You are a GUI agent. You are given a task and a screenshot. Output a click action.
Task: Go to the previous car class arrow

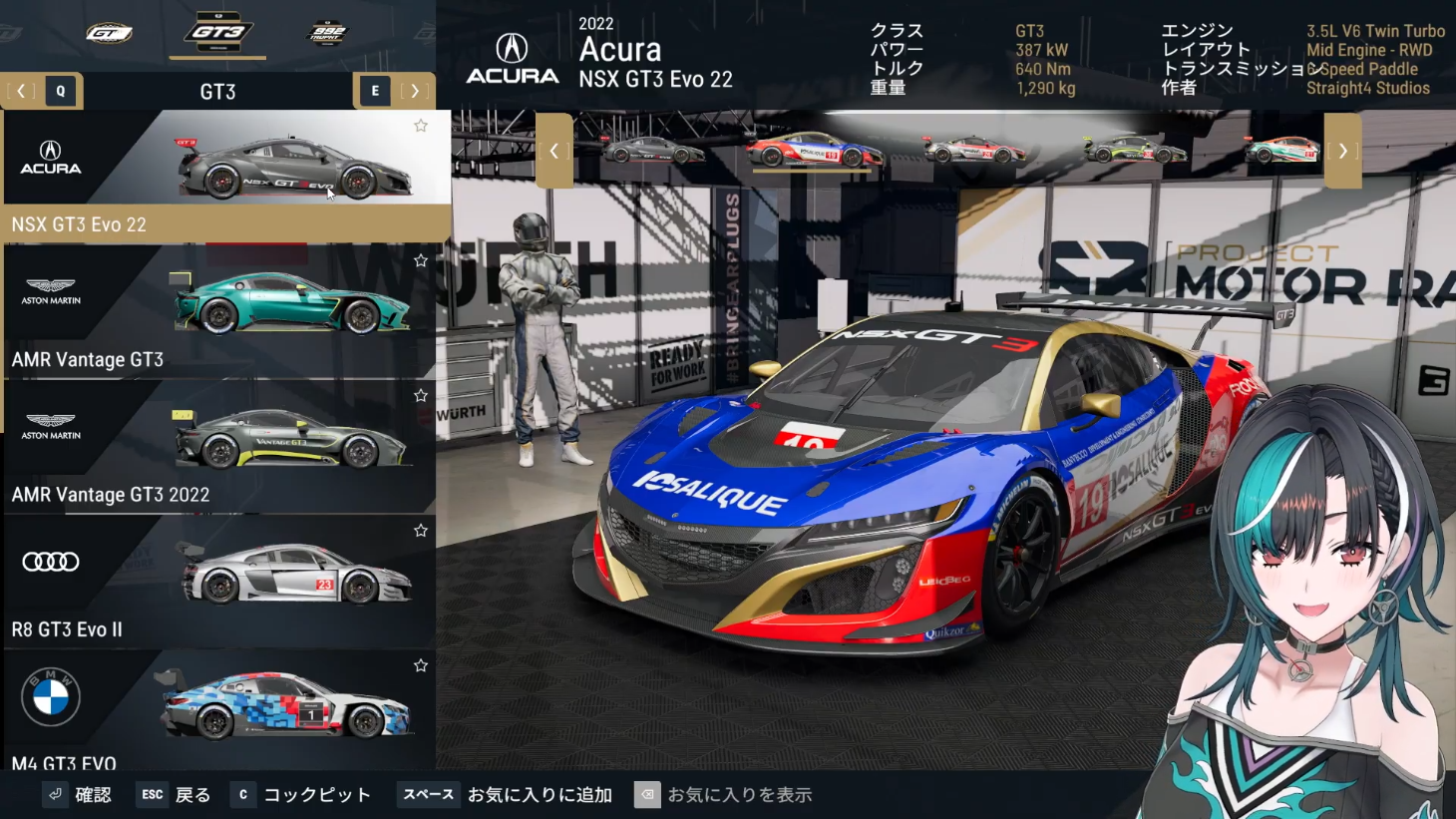point(21,91)
